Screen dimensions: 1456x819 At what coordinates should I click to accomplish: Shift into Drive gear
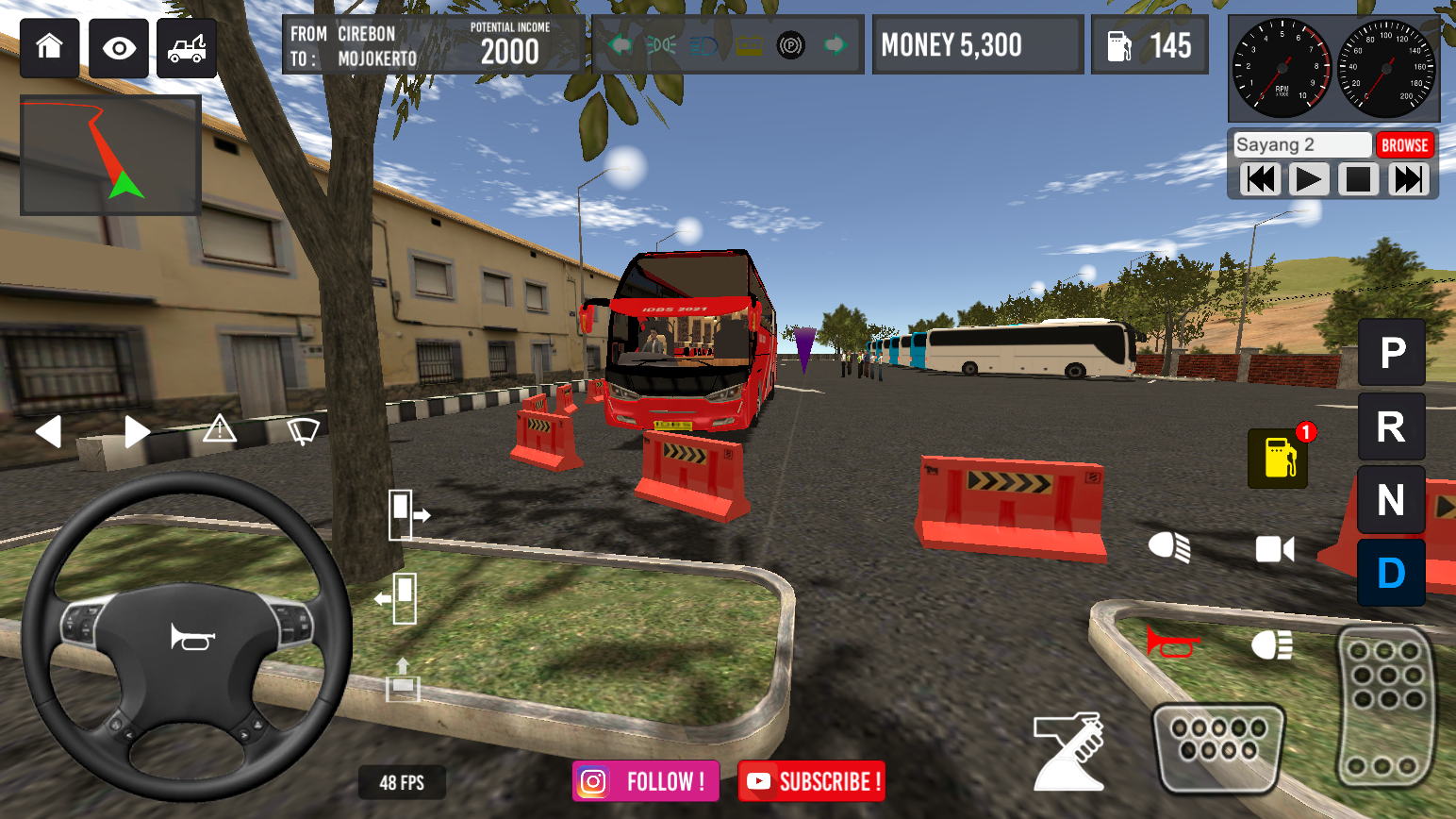pos(1391,572)
